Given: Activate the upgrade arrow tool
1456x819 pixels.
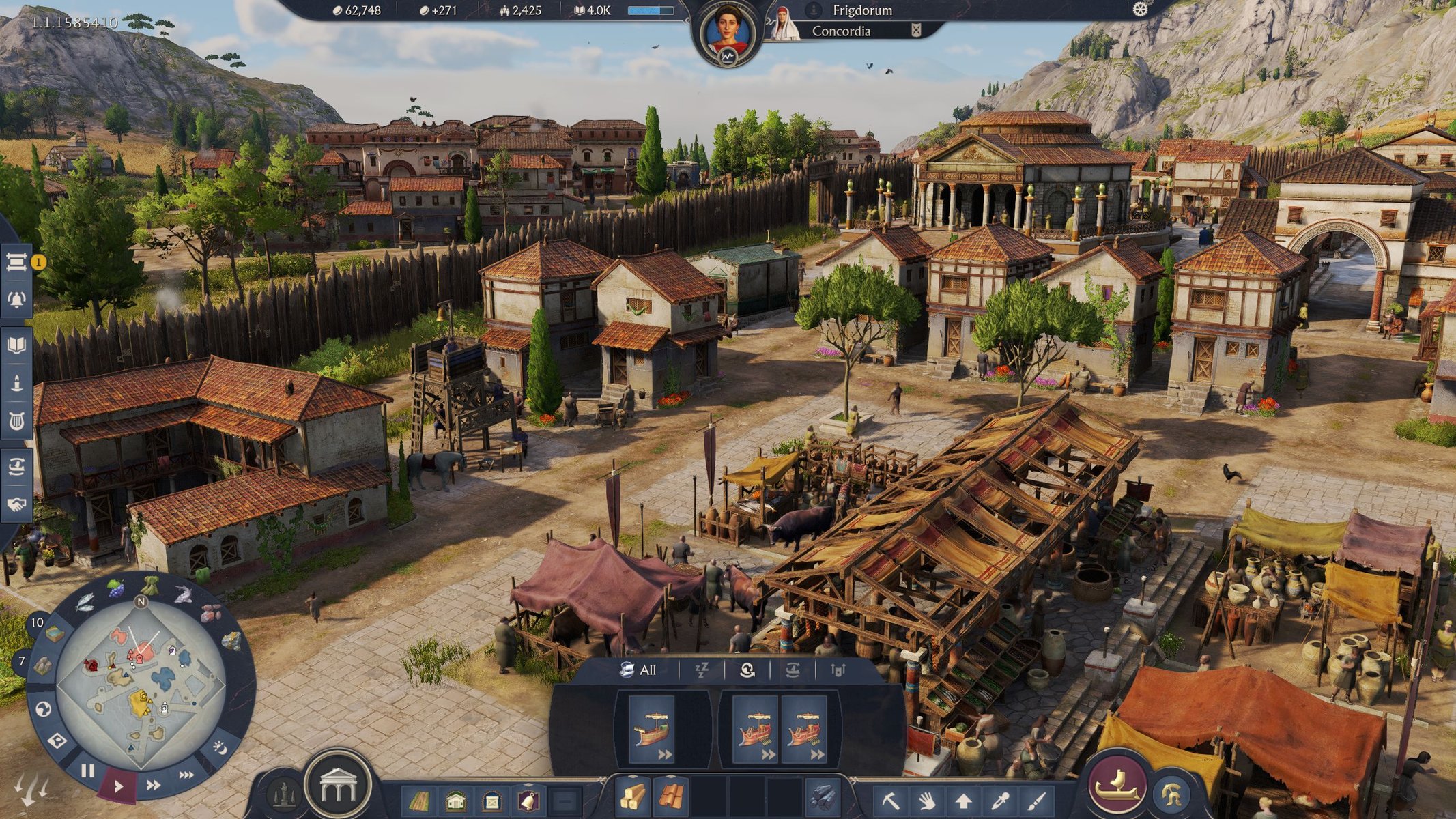Looking at the screenshot, I should click(963, 800).
